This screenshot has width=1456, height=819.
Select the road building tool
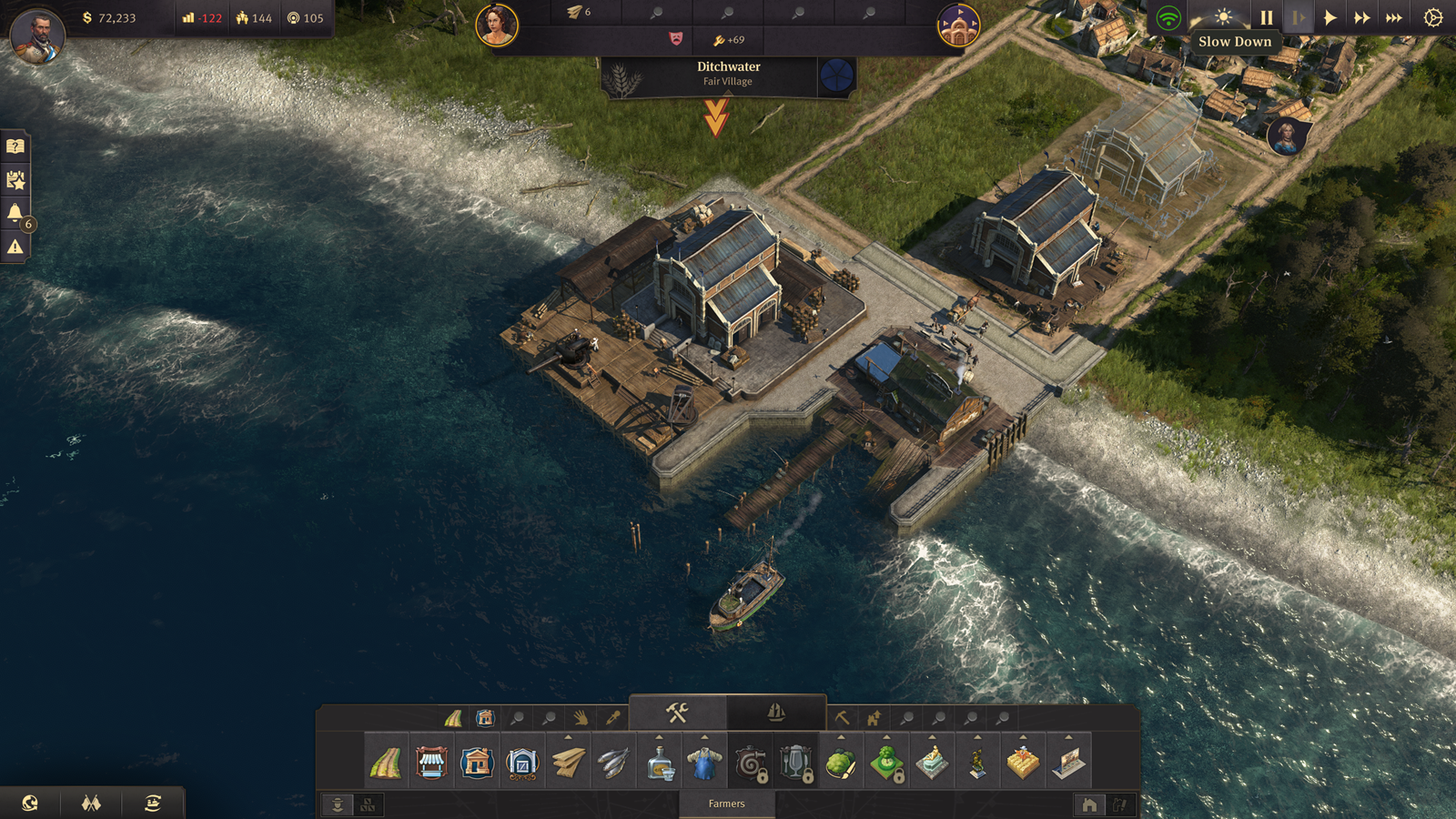(386, 763)
